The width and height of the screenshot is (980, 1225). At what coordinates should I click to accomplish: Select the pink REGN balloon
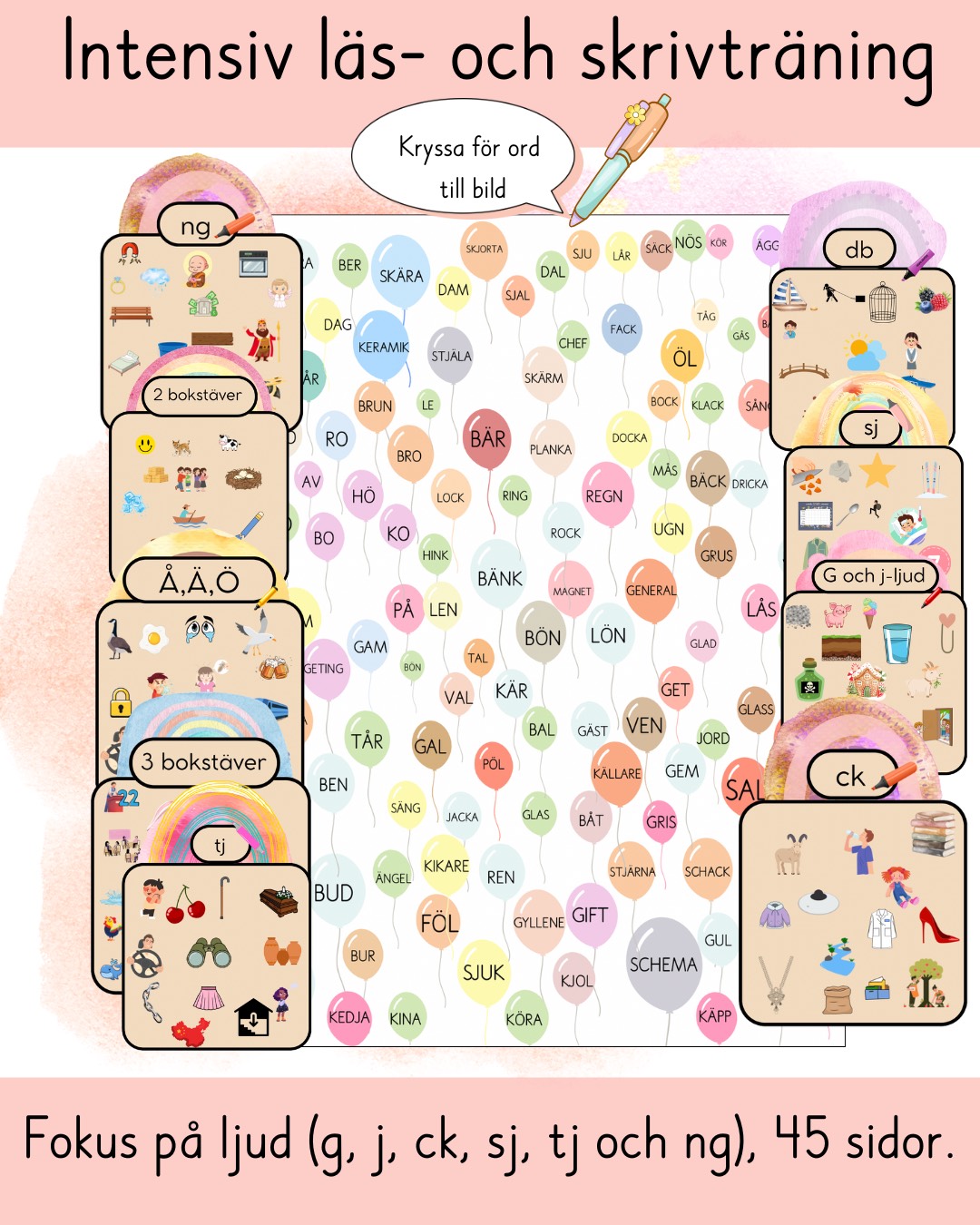[x=604, y=495]
